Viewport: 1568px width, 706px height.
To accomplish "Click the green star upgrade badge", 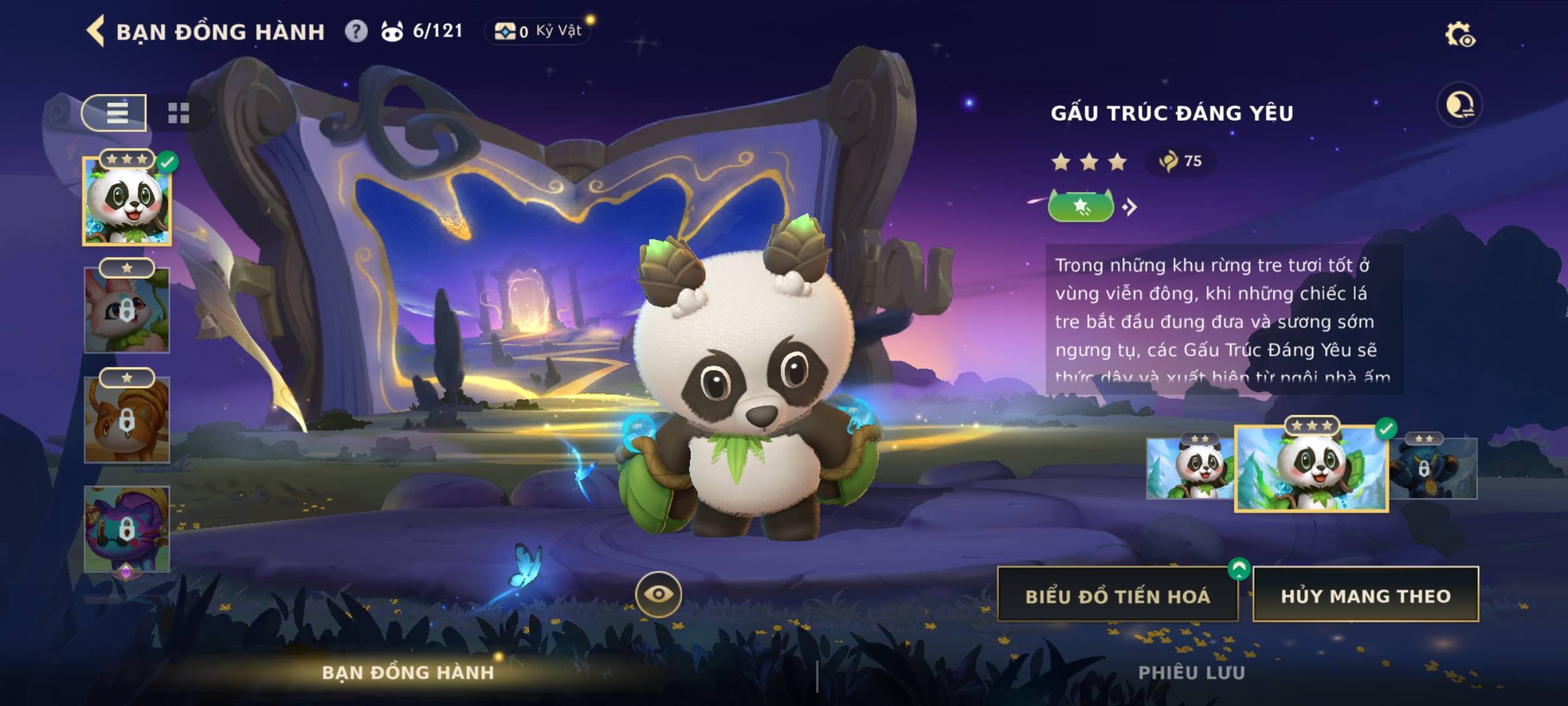I will 1081,207.
